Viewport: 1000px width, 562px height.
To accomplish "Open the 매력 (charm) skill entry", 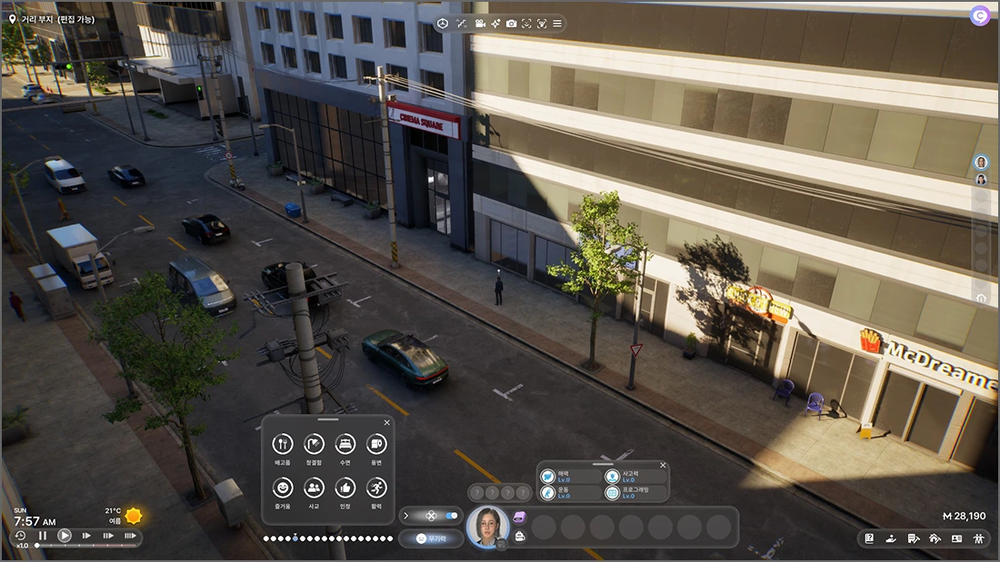I will (548, 476).
